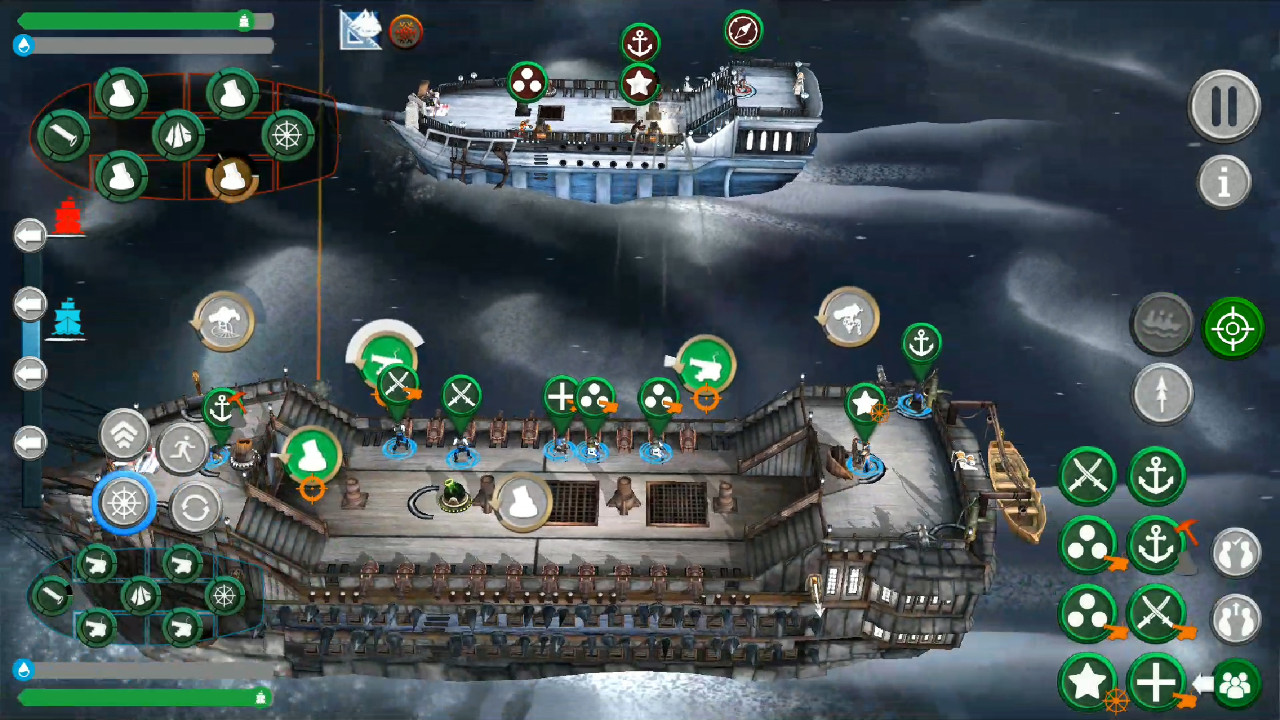Click the info button below pause

coord(1225,183)
